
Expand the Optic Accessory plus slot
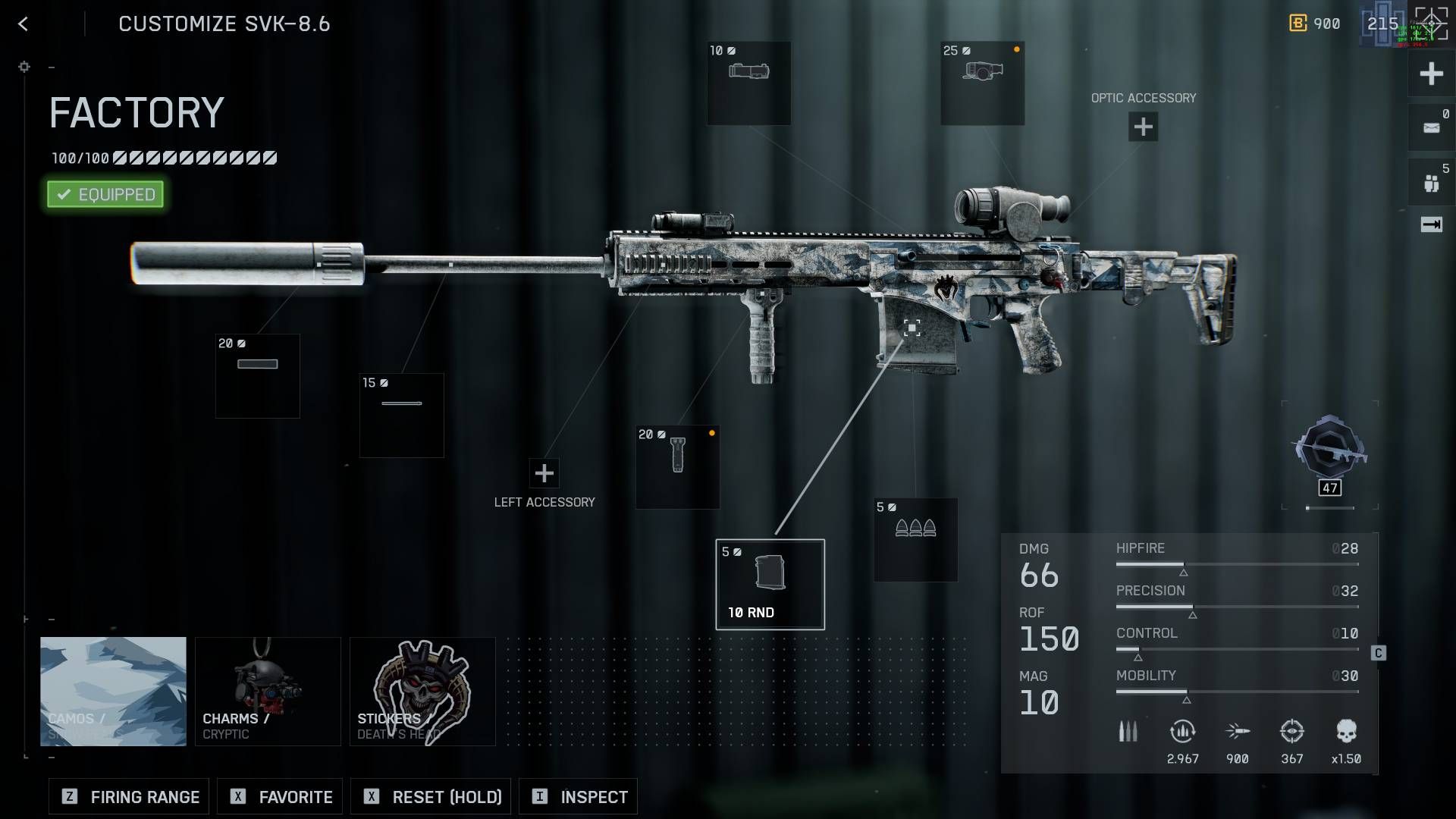point(1143,126)
